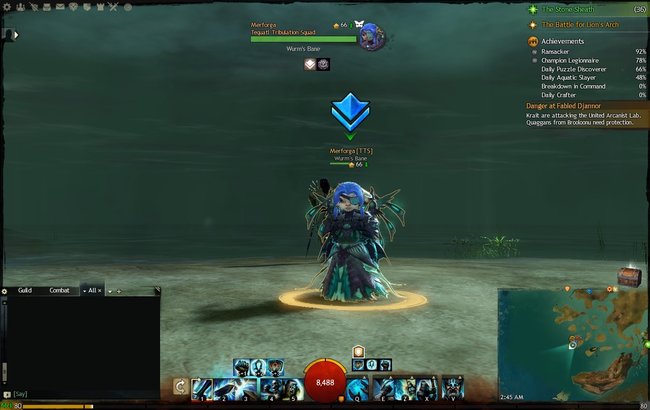Click the weapon swap arrow button
Viewport: 650px width, 410px height.
click(180, 387)
